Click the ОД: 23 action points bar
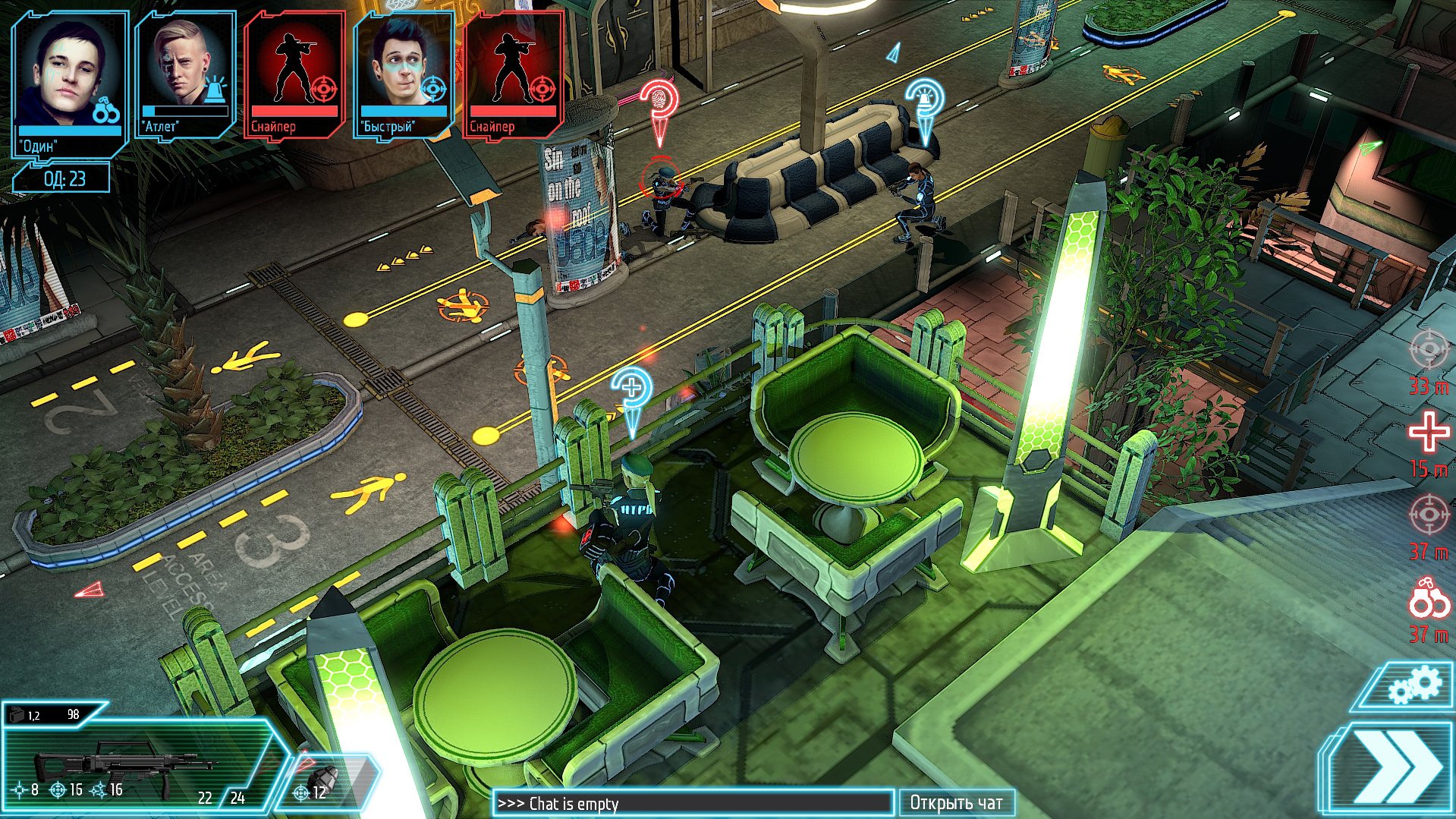Image resolution: width=1456 pixels, height=819 pixels. [64, 180]
